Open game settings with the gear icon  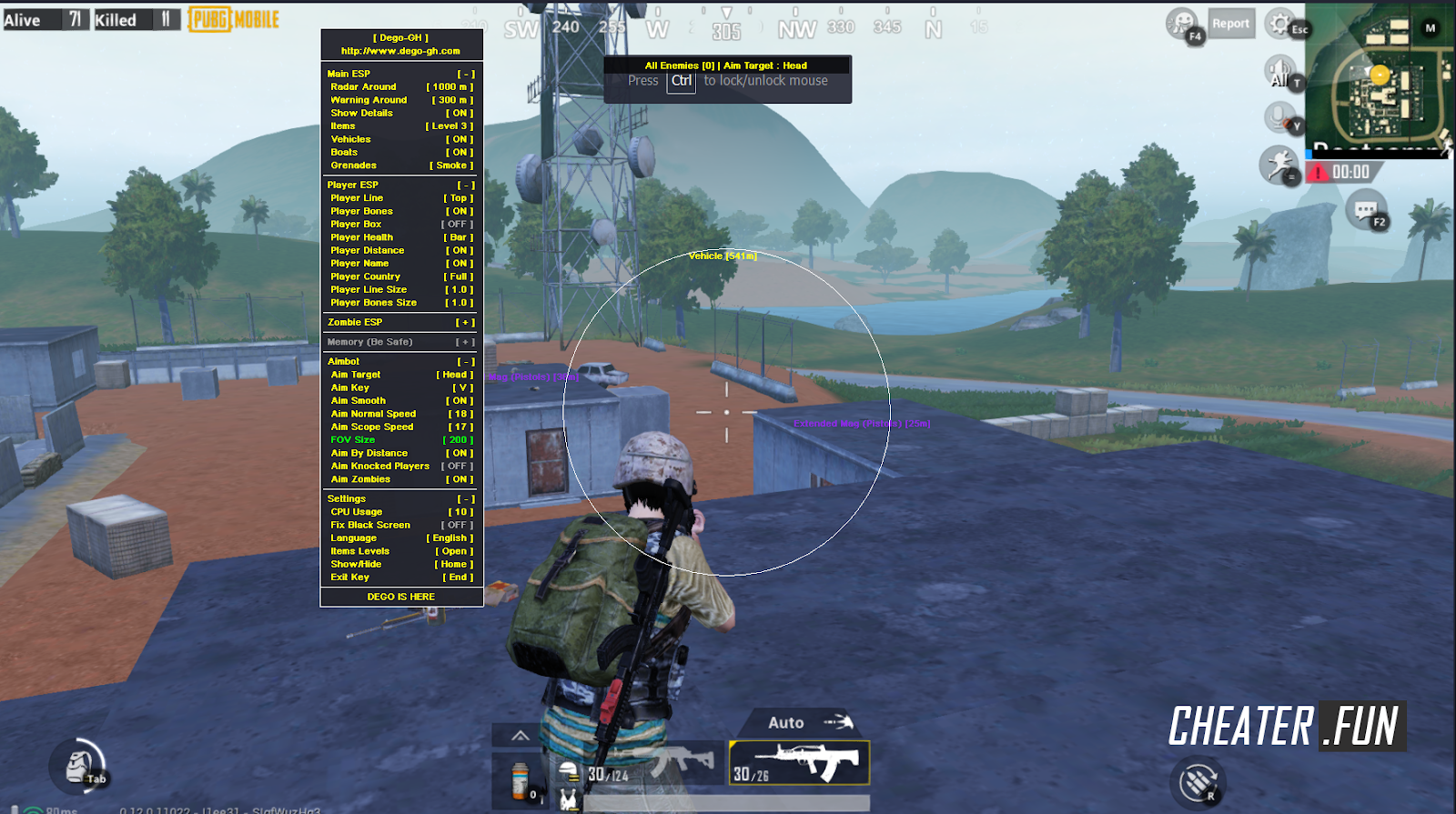pos(1279,25)
